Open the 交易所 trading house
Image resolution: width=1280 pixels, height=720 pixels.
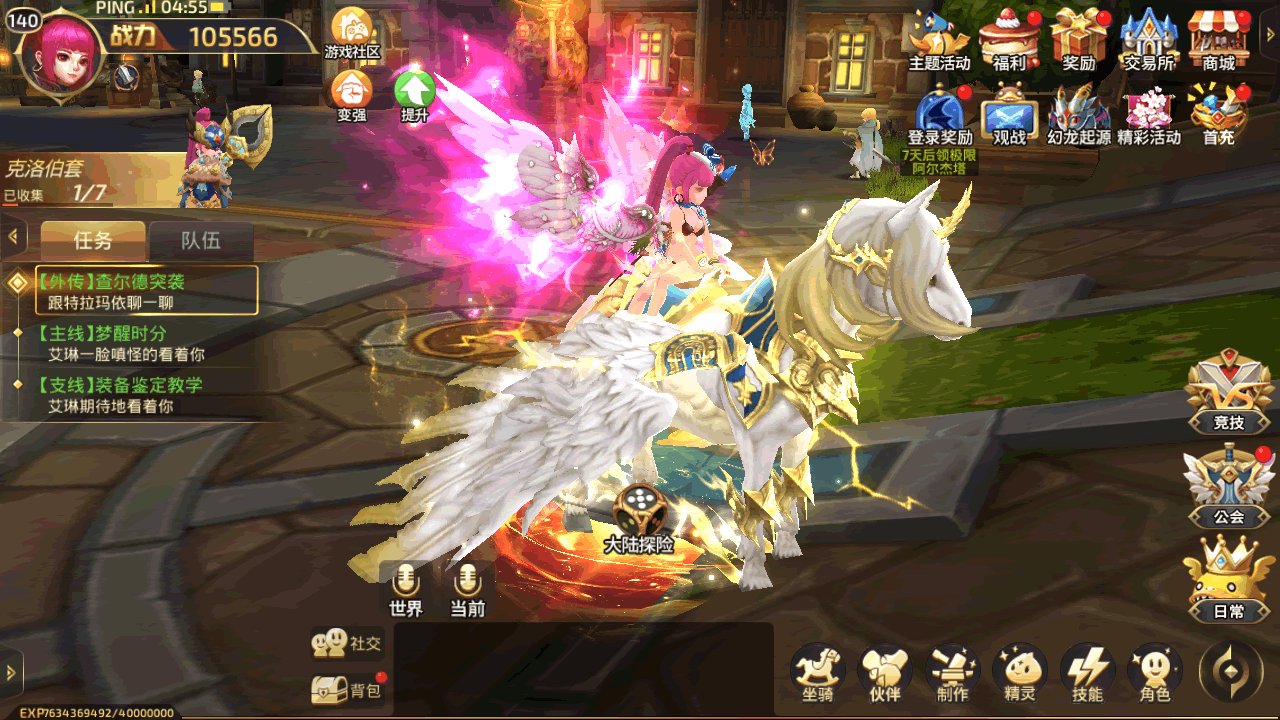(1148, 40)
